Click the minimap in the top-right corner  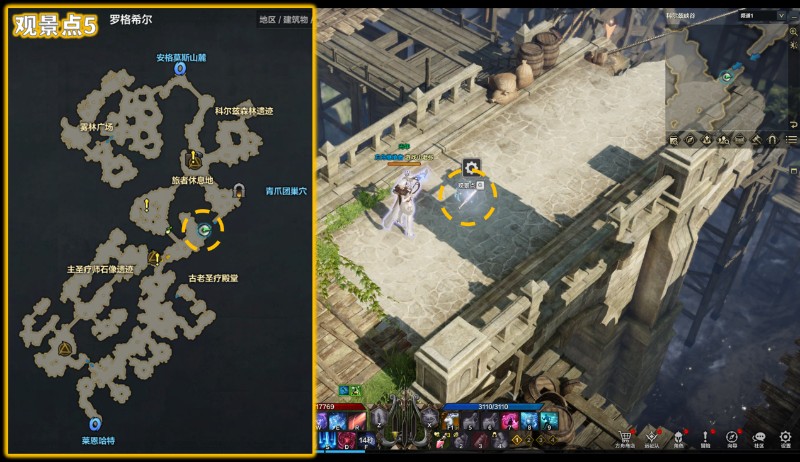[732, 75]
